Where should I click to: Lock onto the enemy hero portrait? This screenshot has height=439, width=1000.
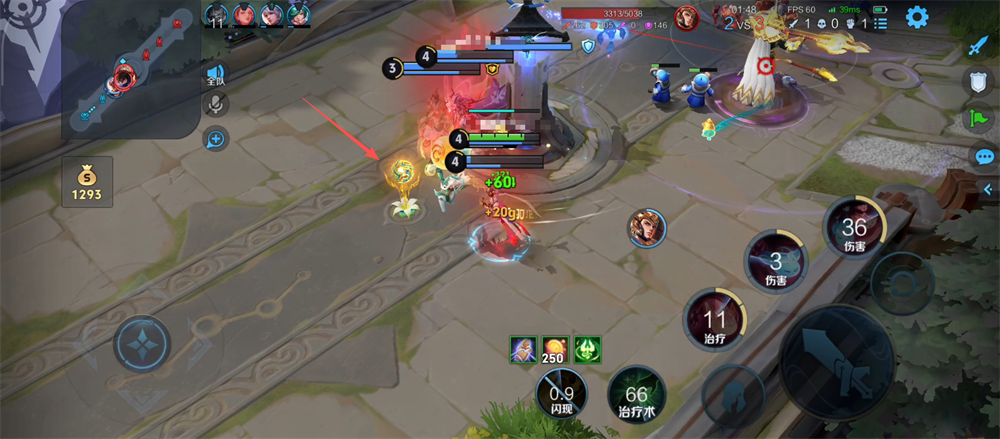point(648,228)
